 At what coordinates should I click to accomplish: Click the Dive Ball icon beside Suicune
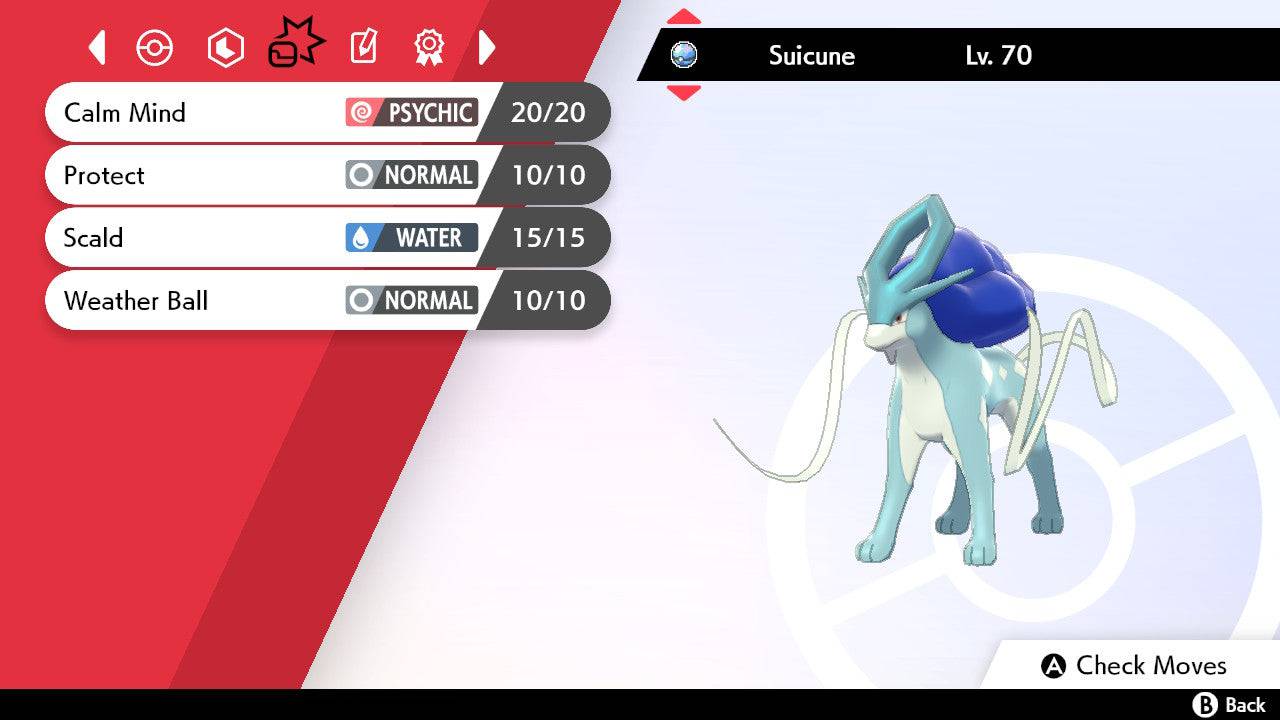pos(684,56)
